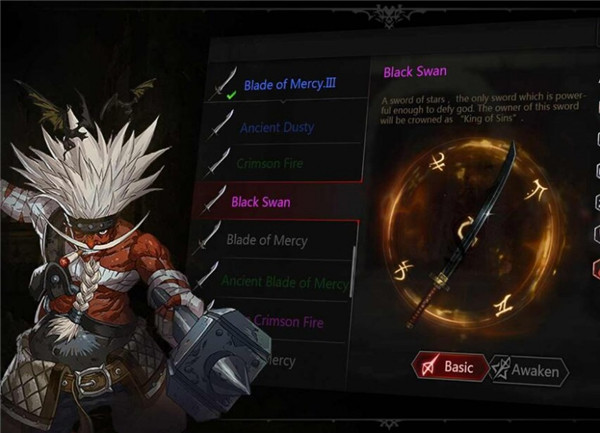
Task: Select the Blade of Mercy.III sword entry
Action: (x=290, y=85)
